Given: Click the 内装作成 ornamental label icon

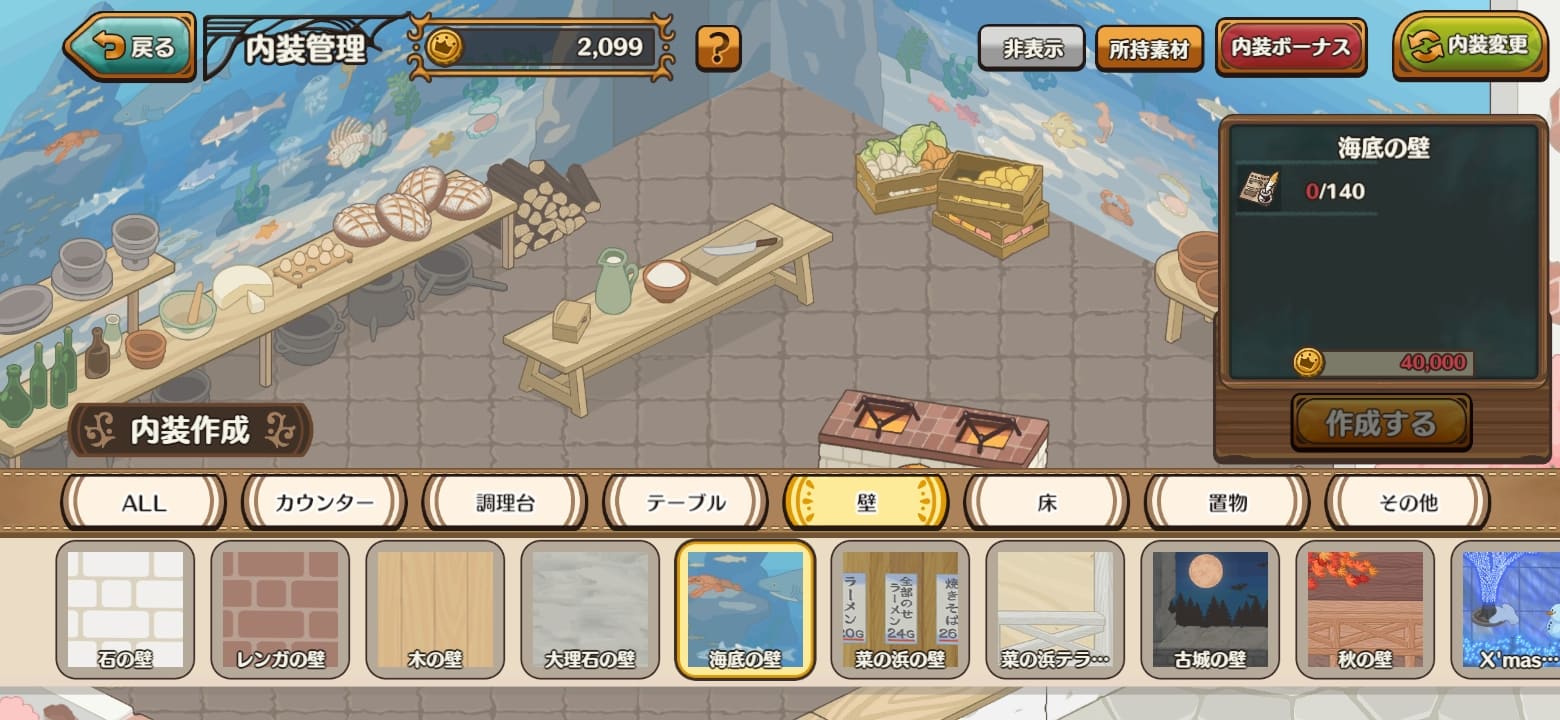Looking at the screenshot, I should click(190, 431).
